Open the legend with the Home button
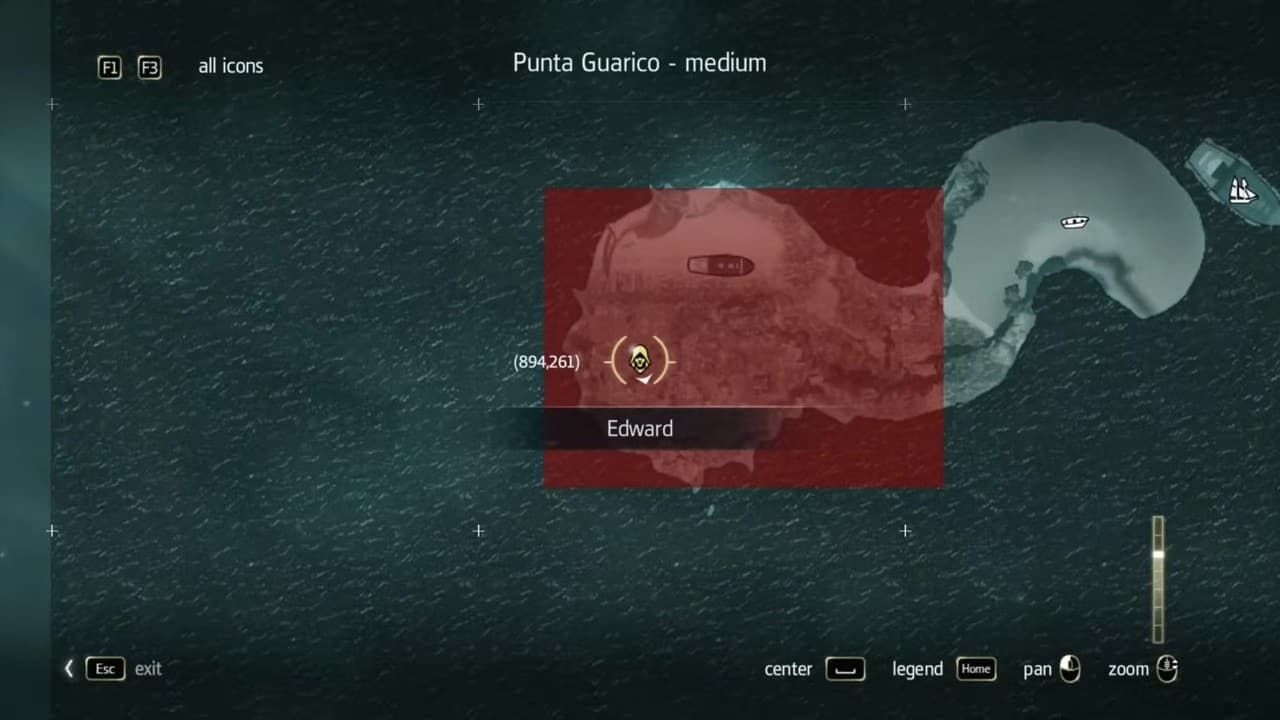1280x720 pixels. pyautogui.click(x=975, y=669)
